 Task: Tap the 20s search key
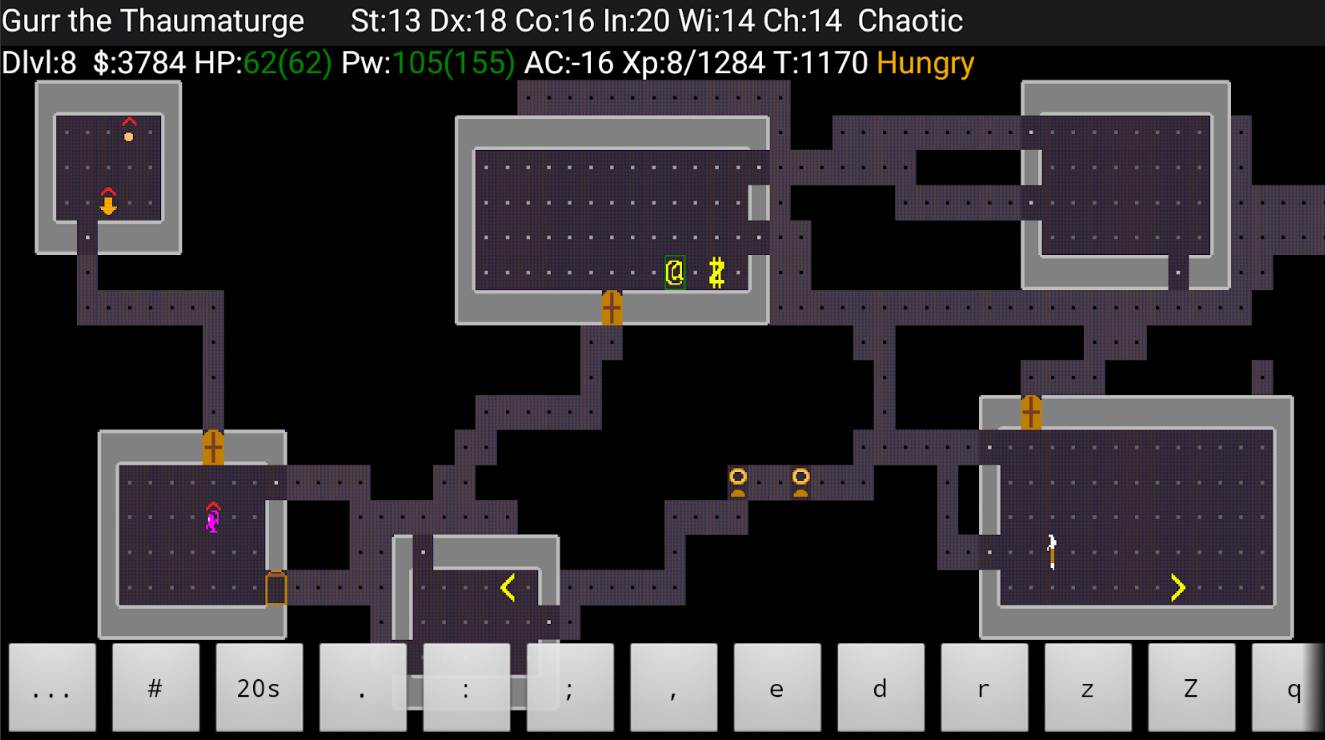coord(259,689)
